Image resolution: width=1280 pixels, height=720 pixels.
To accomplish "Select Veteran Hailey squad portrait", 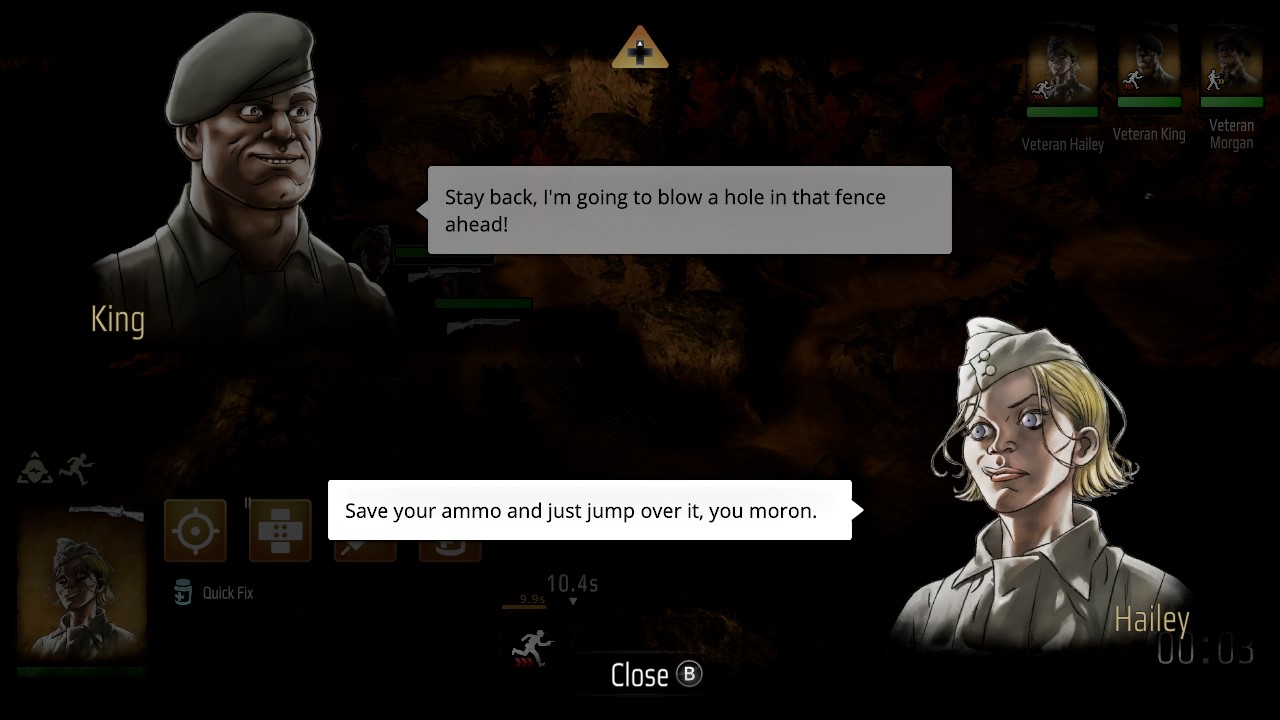I will [x=1062, y=66].
